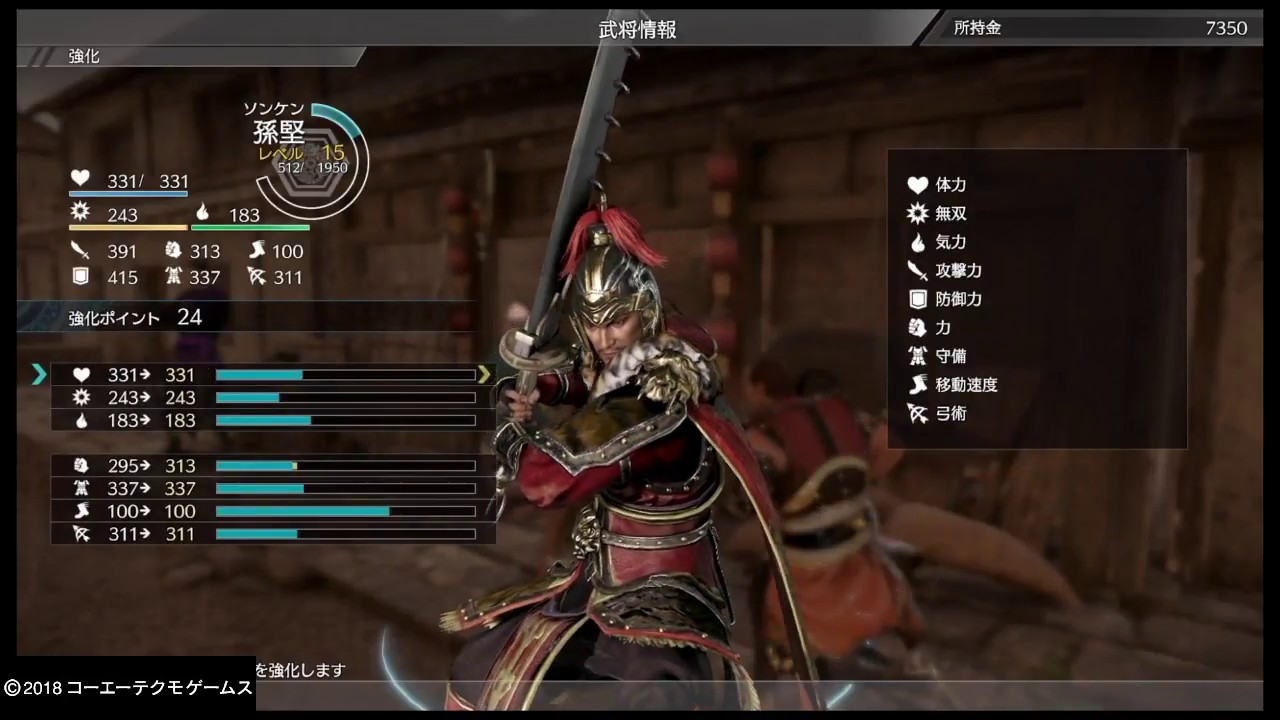The width and height of the screenshot is (1280, 720).
Task: Click the 無双 burst icon in the legend
Action: (917, 213)
